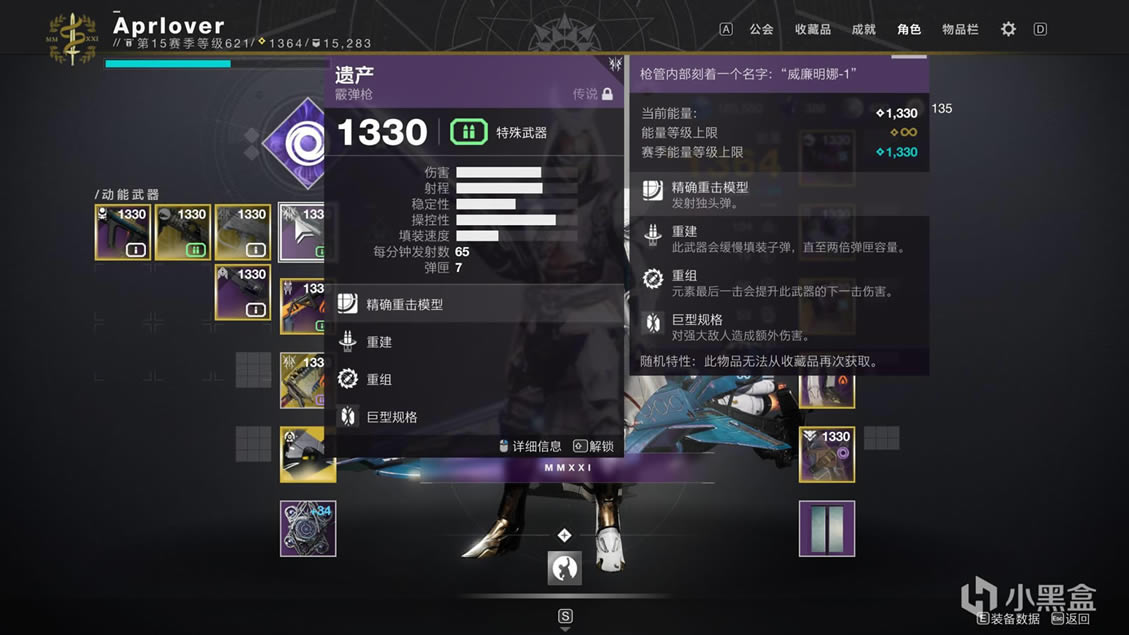Pick the green-ammo kinetic weapon in the top row
The image size is (1129, 635).
183,232
